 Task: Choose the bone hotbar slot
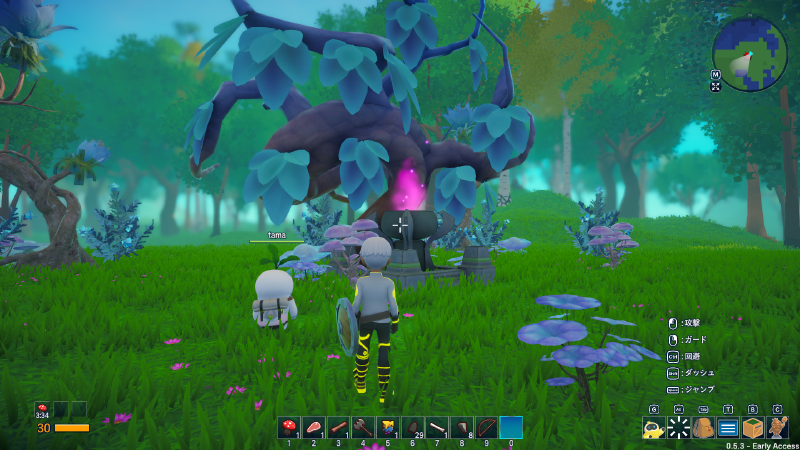[x=437, y=428]
